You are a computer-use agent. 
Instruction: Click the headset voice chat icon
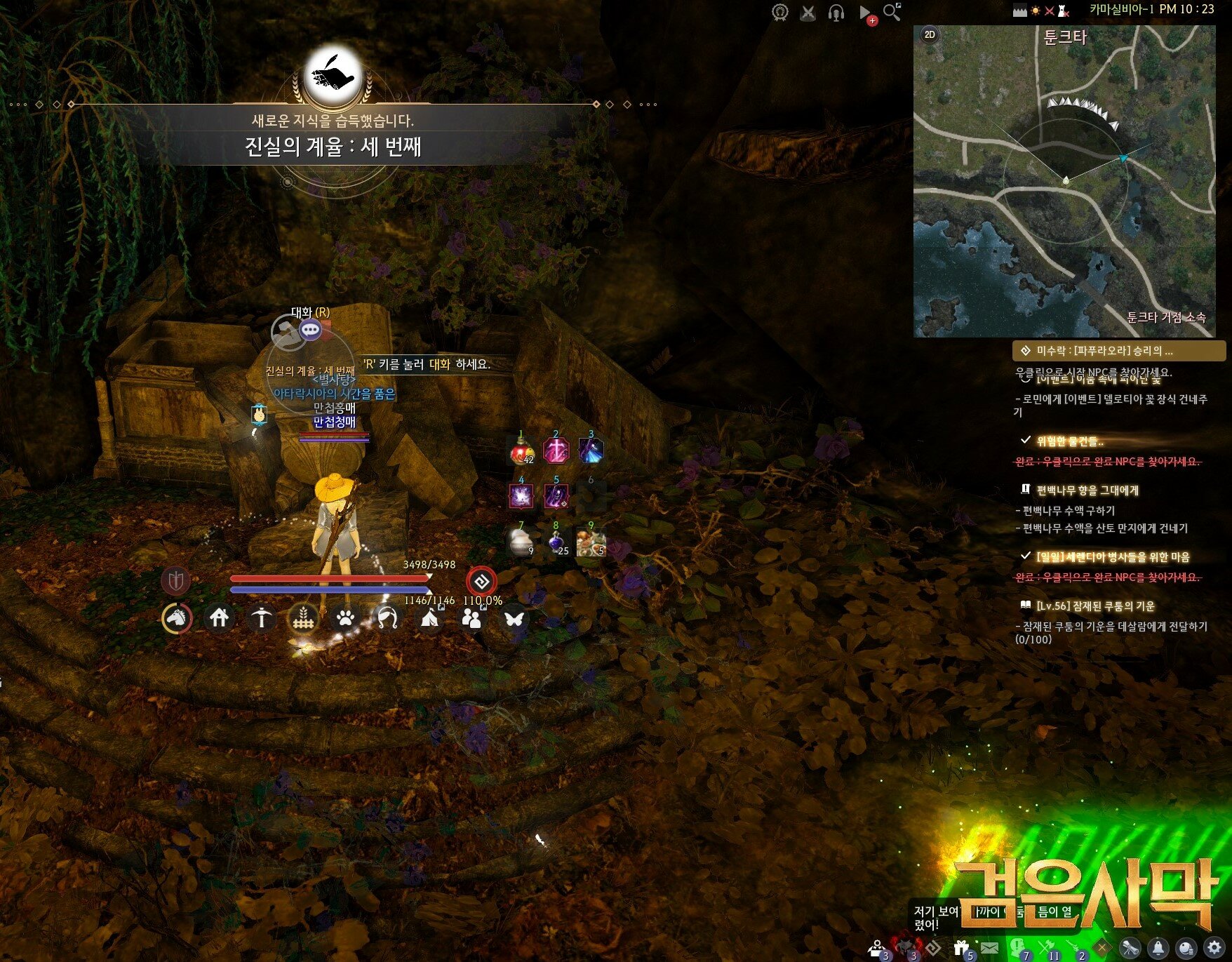(x=836, y=13)
